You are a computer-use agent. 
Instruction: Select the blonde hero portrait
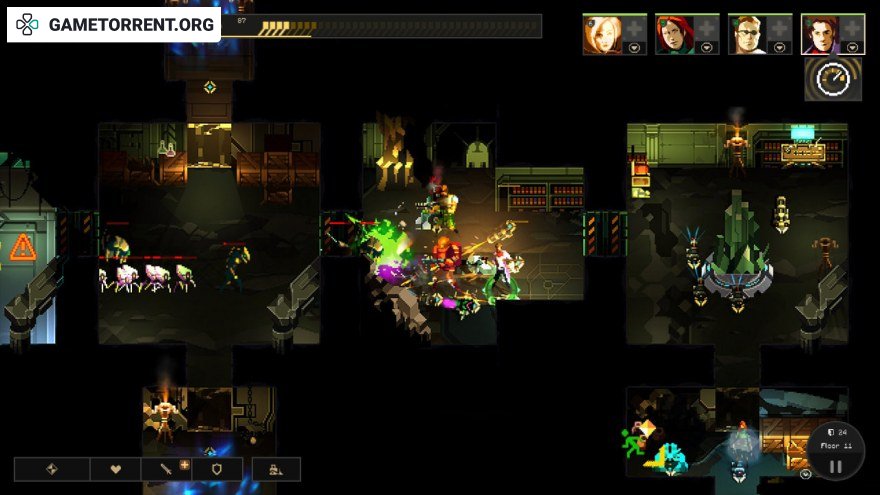pos(603,33)
